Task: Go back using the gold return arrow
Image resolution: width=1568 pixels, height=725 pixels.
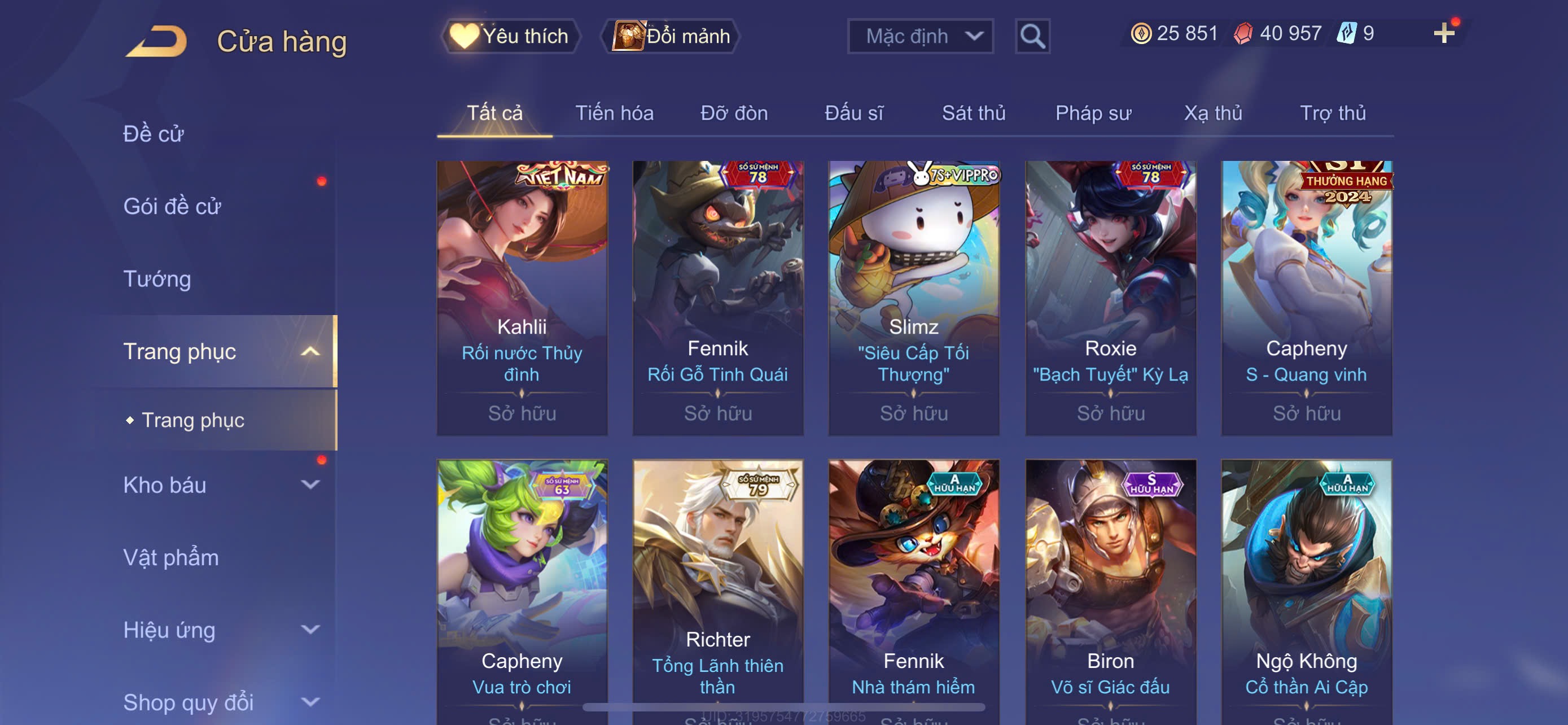Action: click(156, 41)
